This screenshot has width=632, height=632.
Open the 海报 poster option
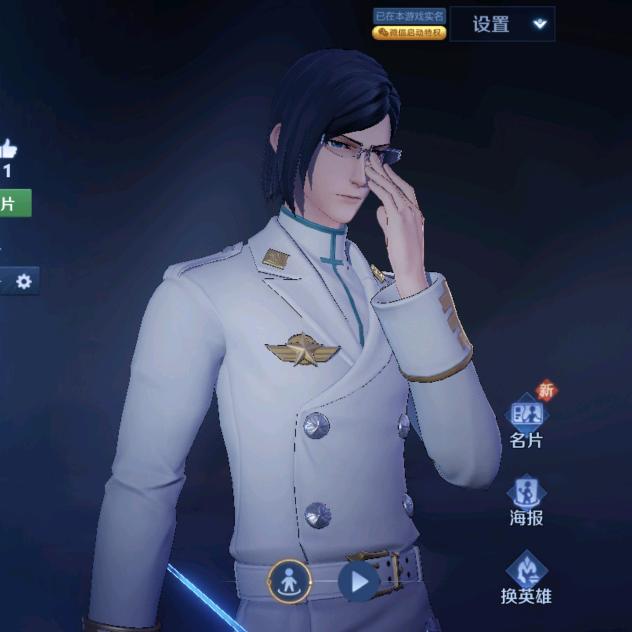coord(526,500)
